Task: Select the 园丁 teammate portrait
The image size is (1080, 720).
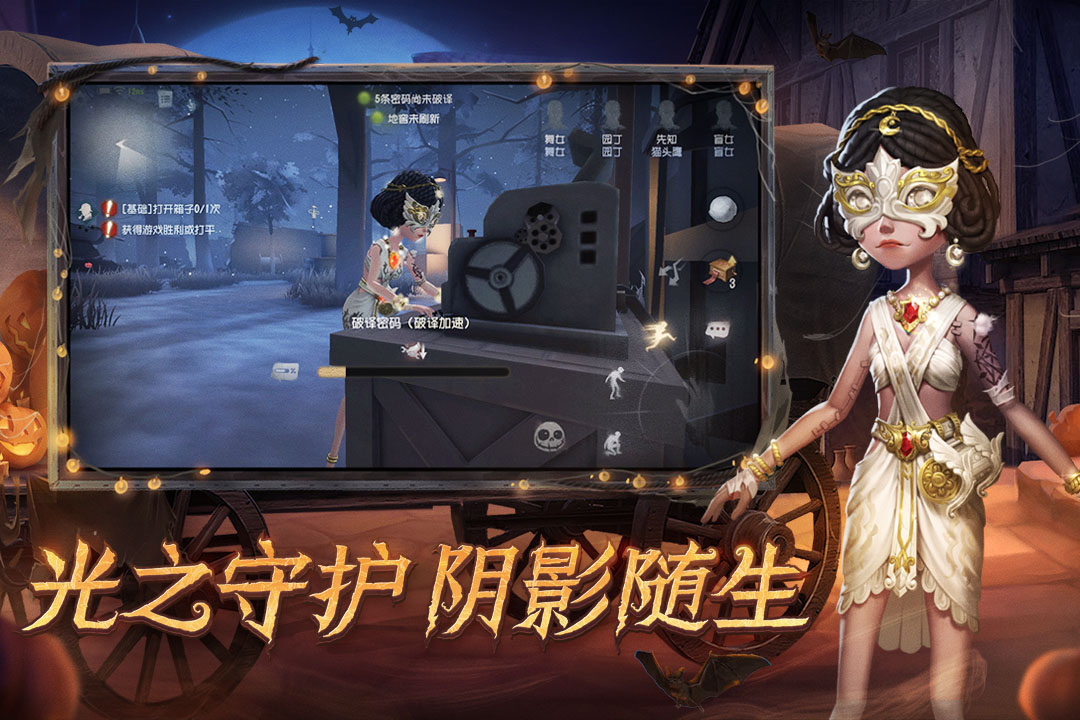Action: 611,115
